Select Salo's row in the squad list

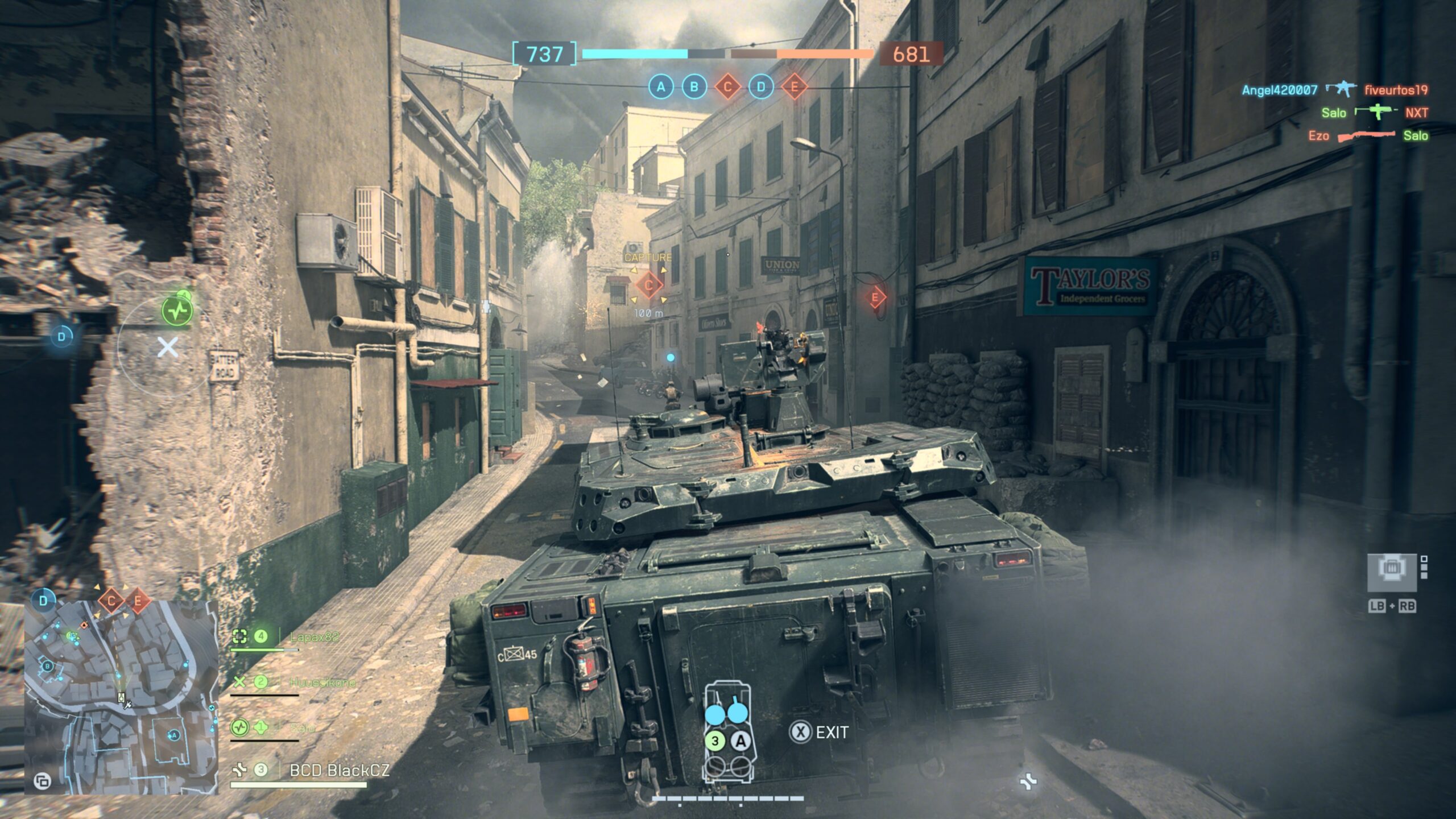301,728
